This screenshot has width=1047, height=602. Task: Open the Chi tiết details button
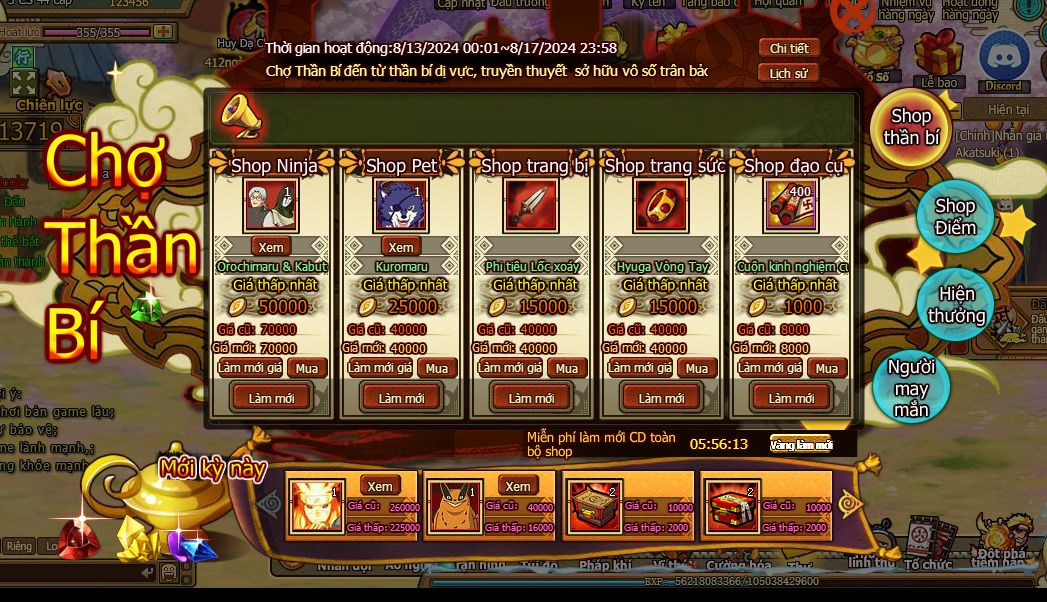tap(788, 49)
